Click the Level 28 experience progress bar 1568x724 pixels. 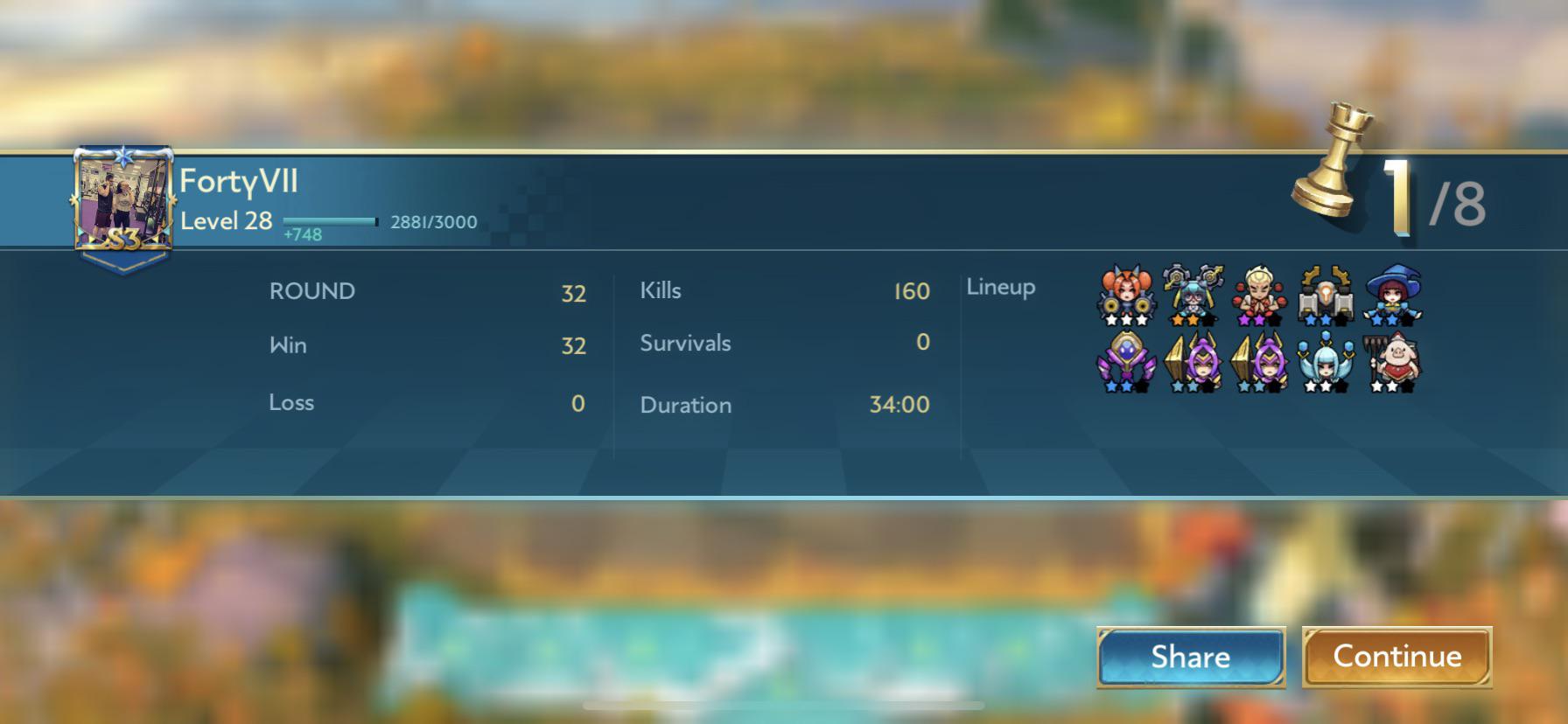[x=332, y=221]
